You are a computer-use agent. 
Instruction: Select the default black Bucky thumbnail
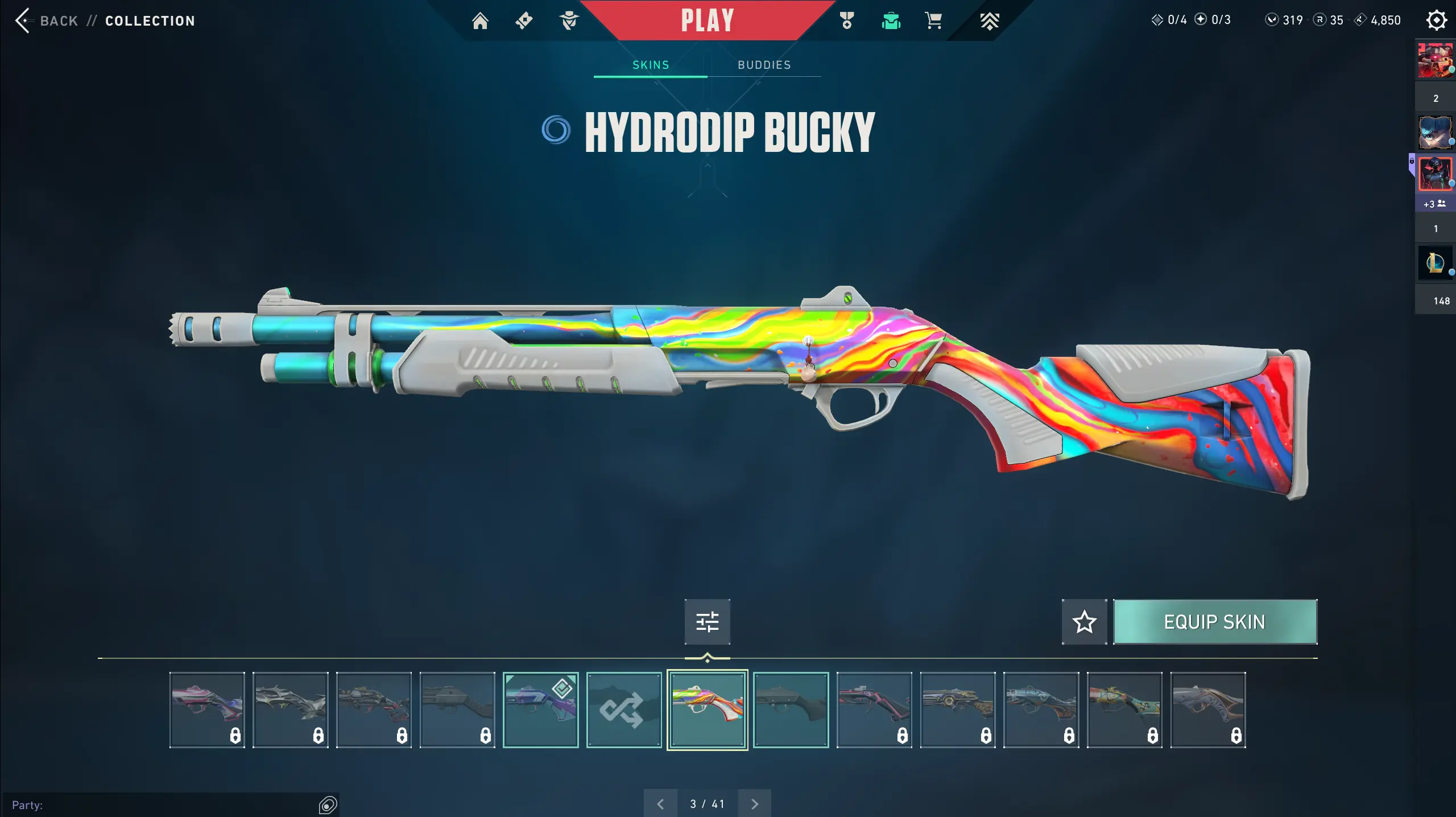click(x=791, y=710)
